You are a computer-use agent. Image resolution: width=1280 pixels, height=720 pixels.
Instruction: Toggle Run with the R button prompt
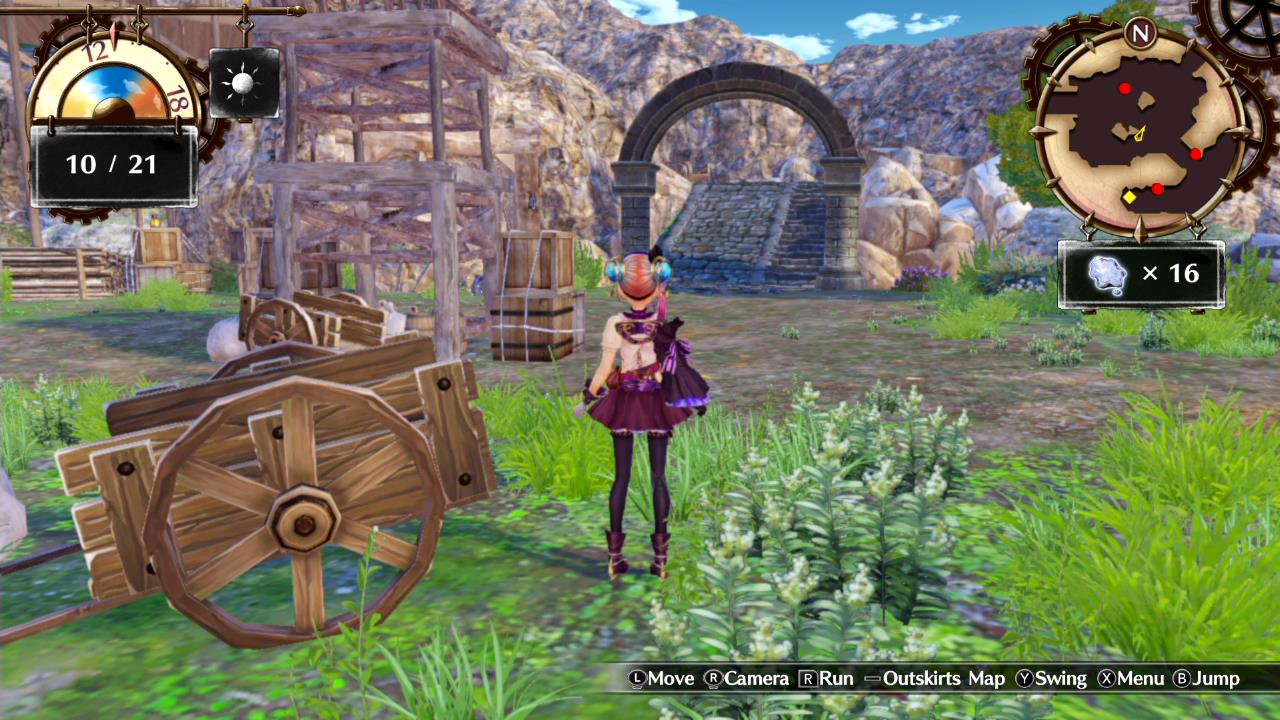click(808, 679)
